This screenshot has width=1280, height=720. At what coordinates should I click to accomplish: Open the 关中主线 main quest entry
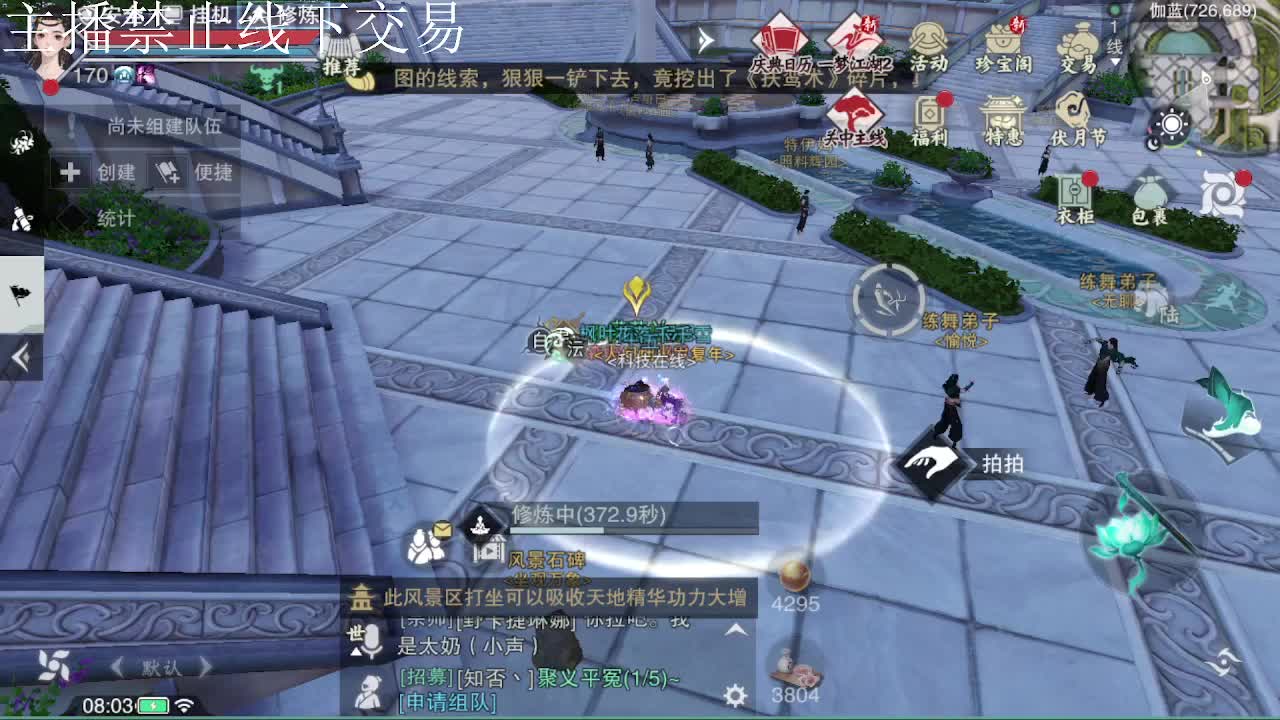click(854, 112)
